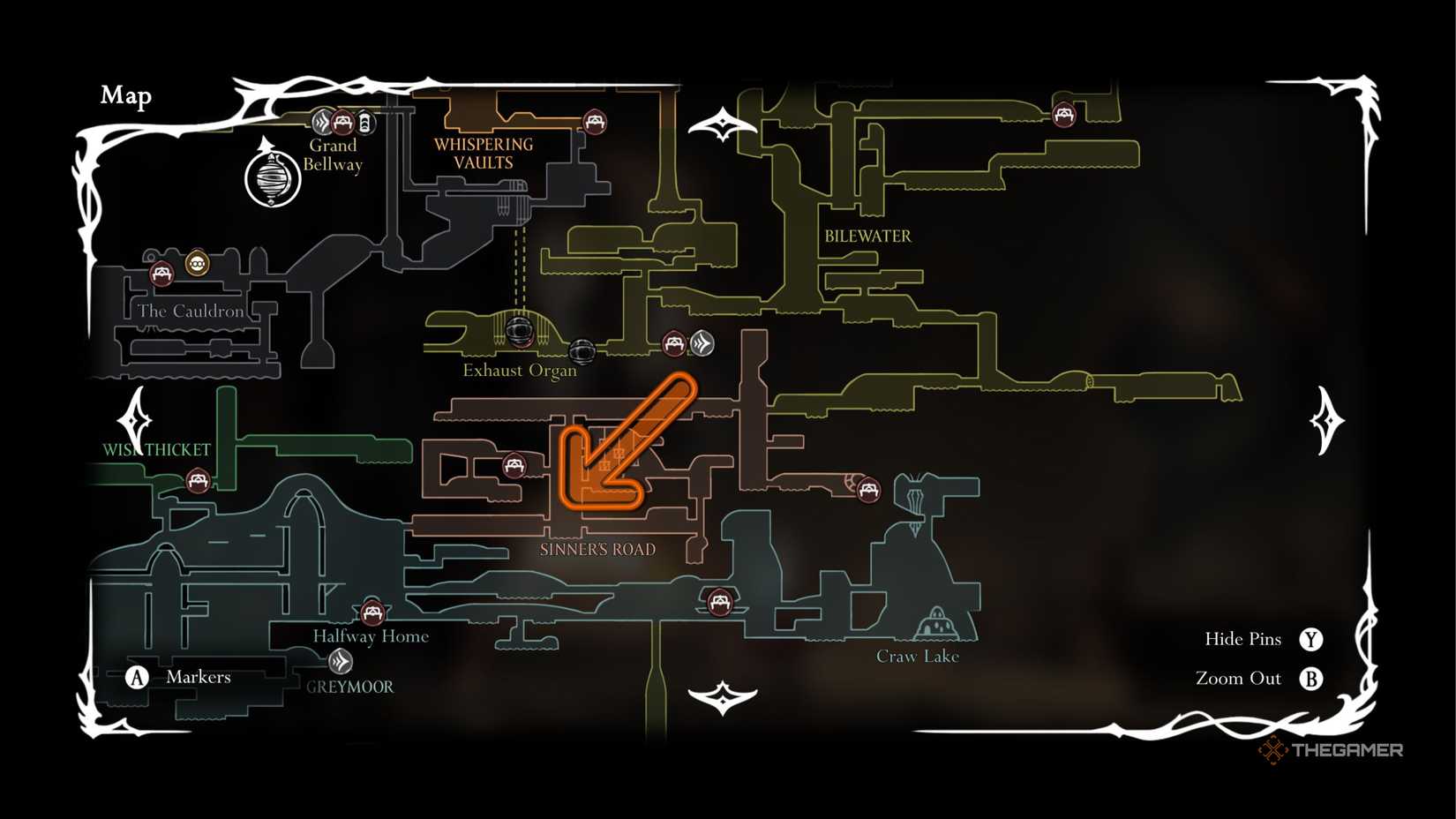Image resolution: width=1456 pixels, height=819 pixels.
Task: Select the bench pin in The Cauldron
Action: point(161,274)
